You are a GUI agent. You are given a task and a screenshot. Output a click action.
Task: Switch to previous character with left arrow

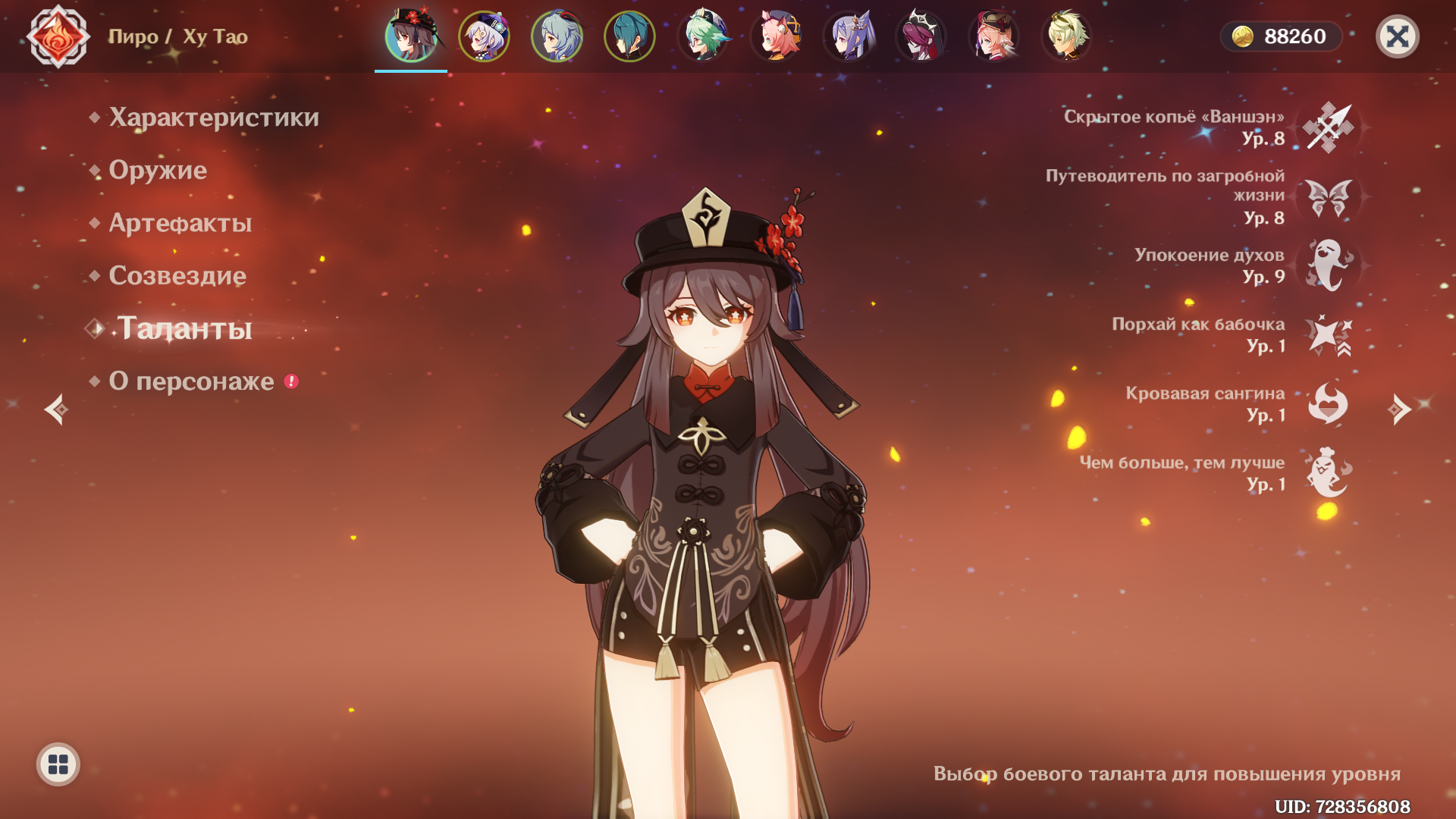(55, 409)
